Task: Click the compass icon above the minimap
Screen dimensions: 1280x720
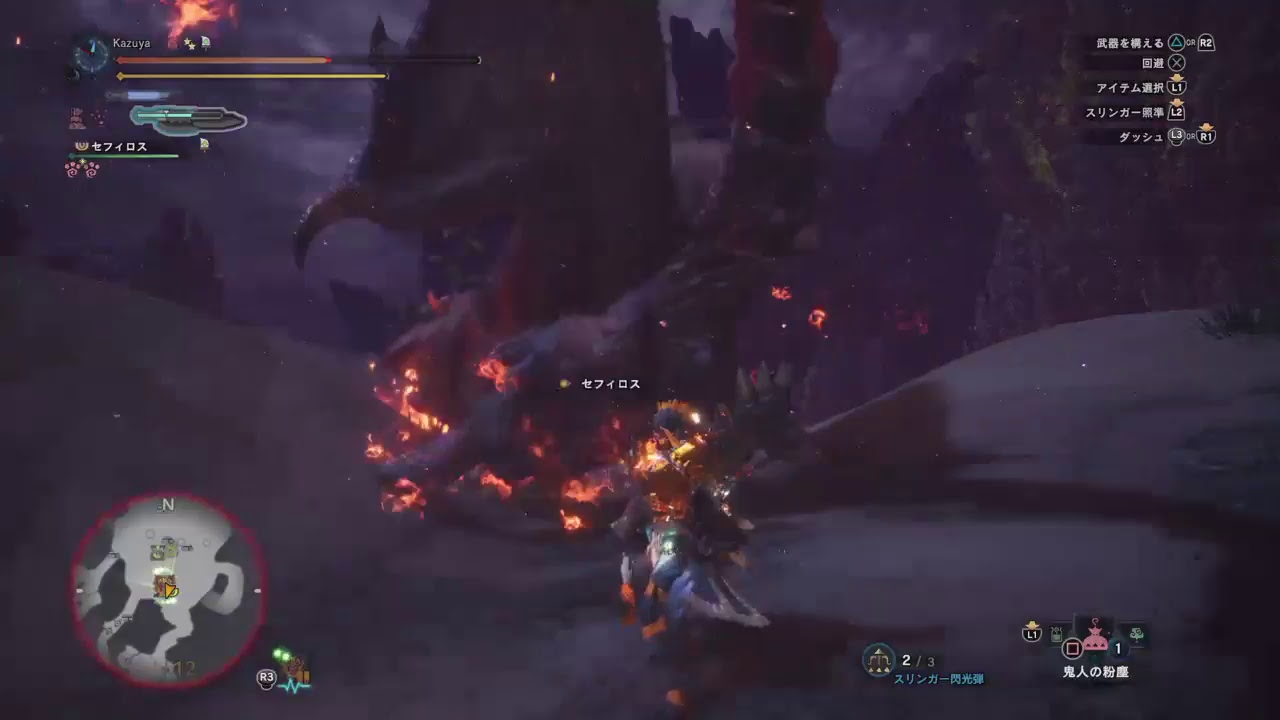Action: (166, 505)
